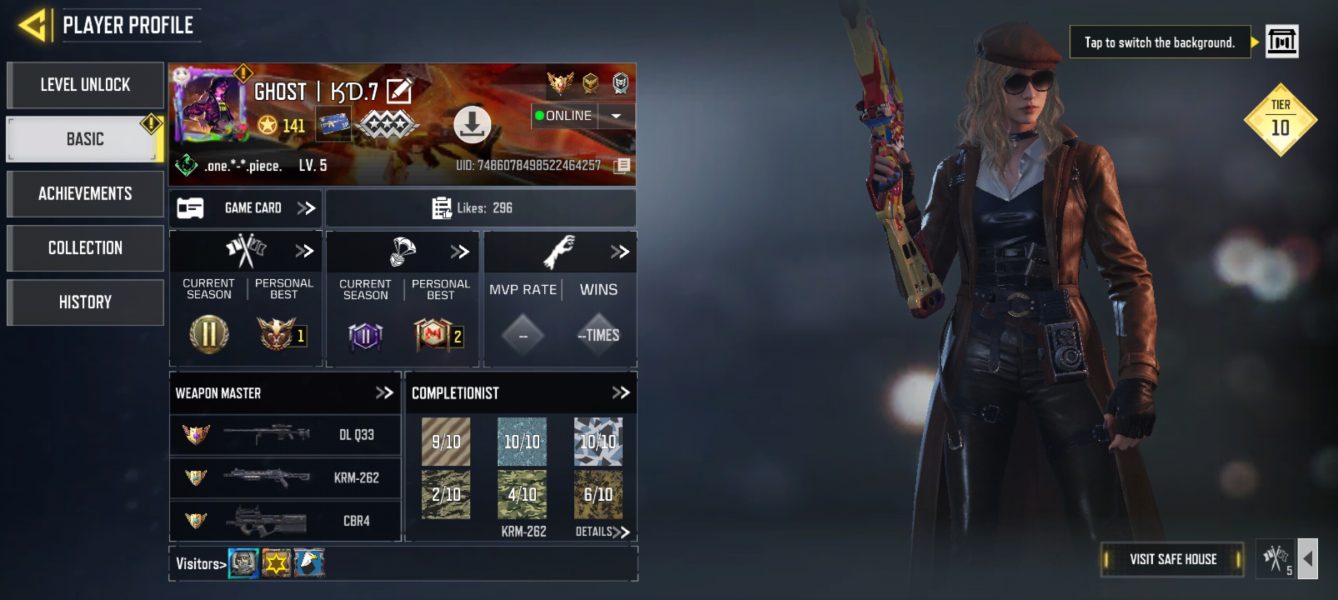This screenshot has height=600, width=1338.
Task: Open the Online status dropdown
Action: [616, 116]
